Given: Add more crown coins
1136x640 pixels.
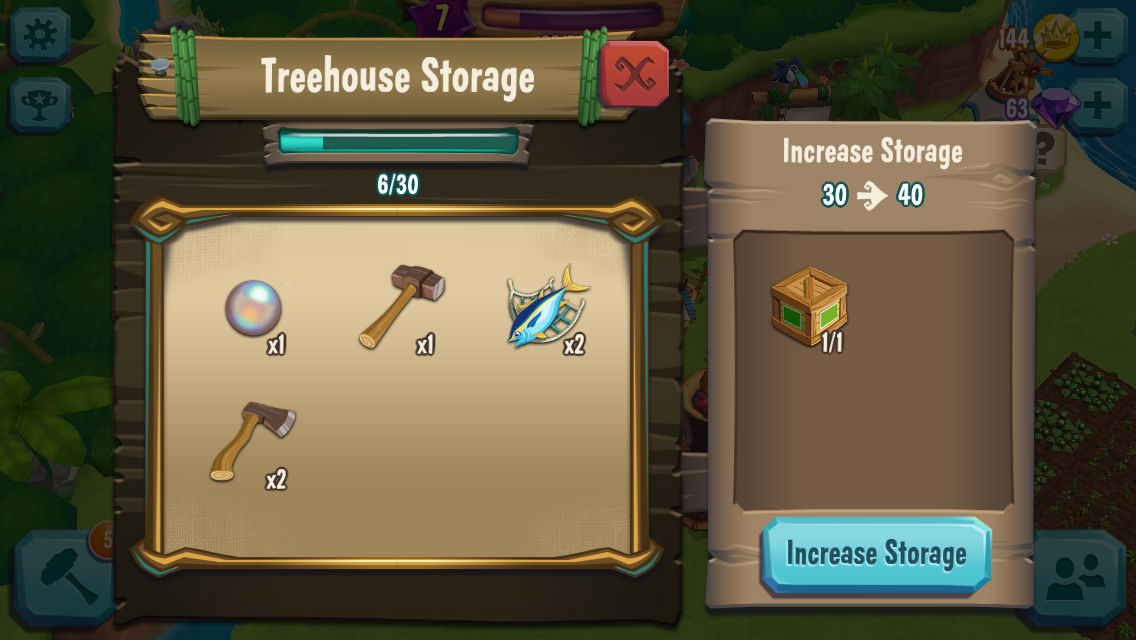Looking at the screenshot, I should [1097, 37].
